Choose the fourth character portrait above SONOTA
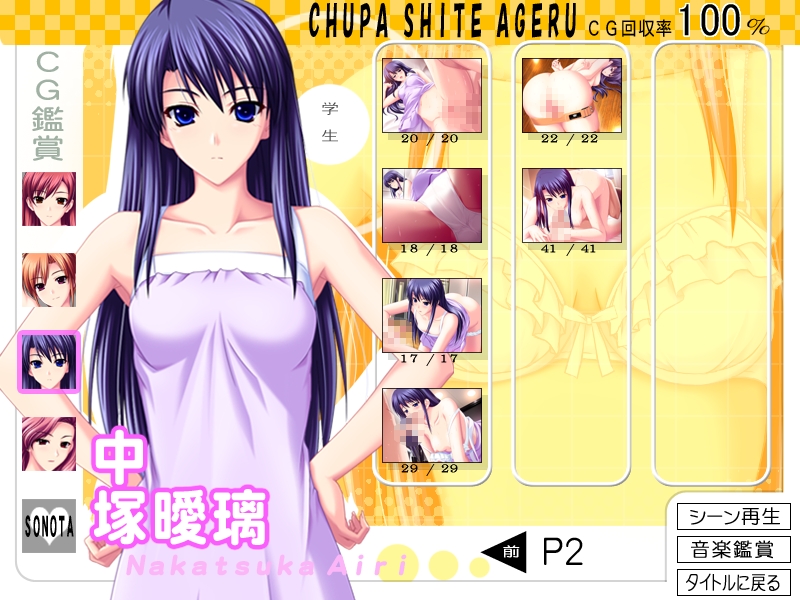Screen dimensions: 800x600 pyautogui.click(x=49, y=444)
